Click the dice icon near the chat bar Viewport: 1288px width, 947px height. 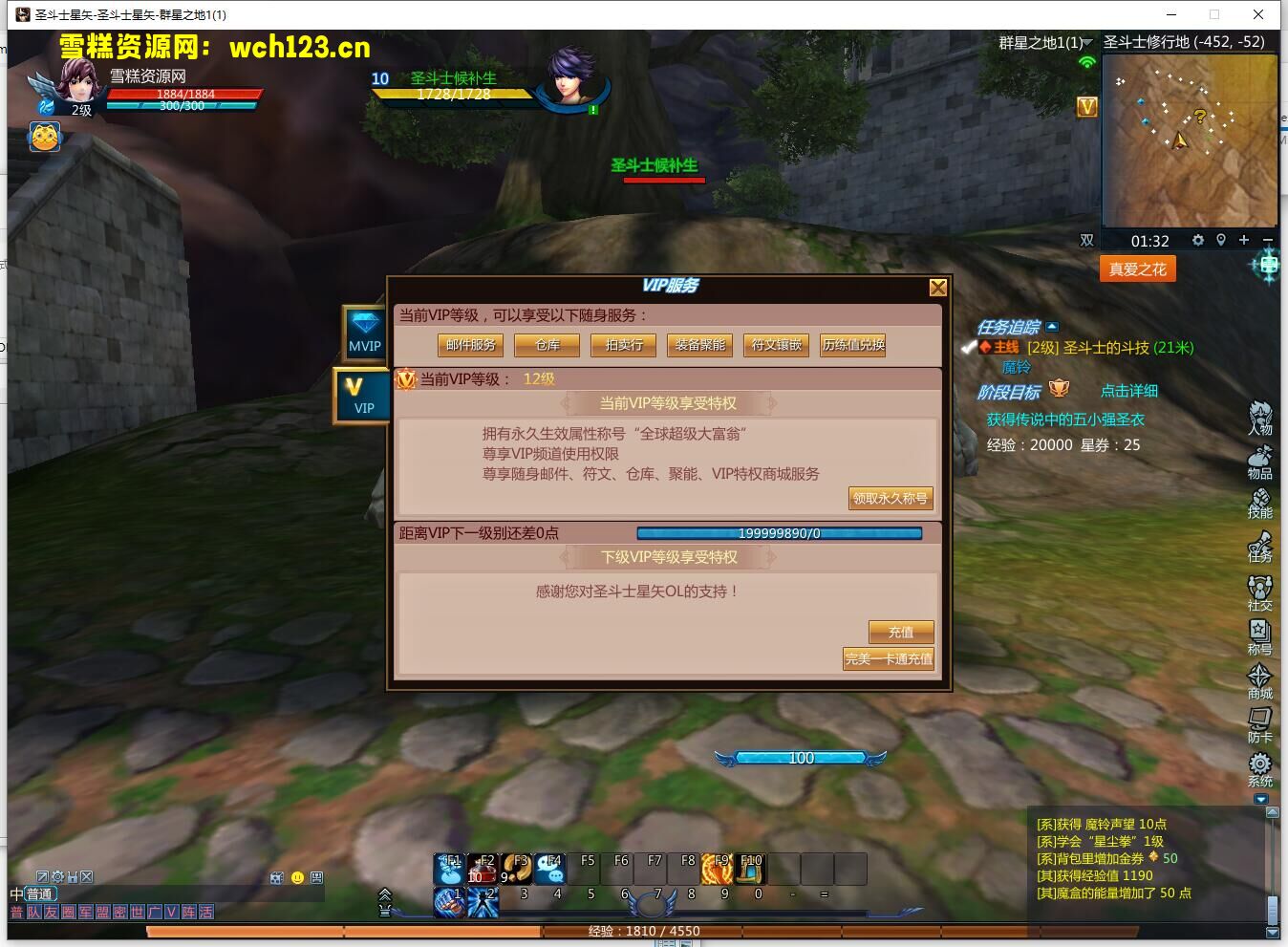click(x=276, y=878)
